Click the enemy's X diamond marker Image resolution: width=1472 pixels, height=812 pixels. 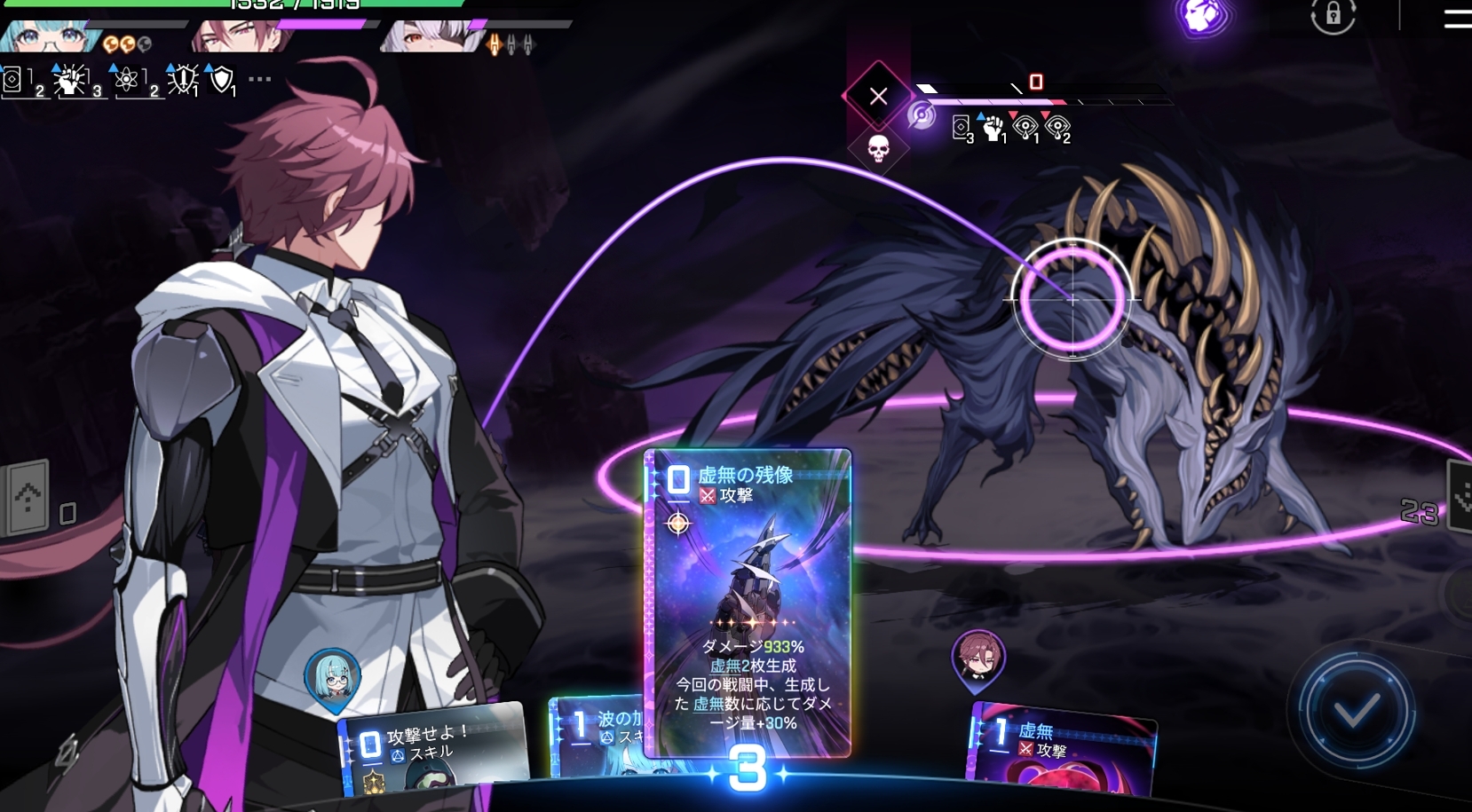click(878, 96)
